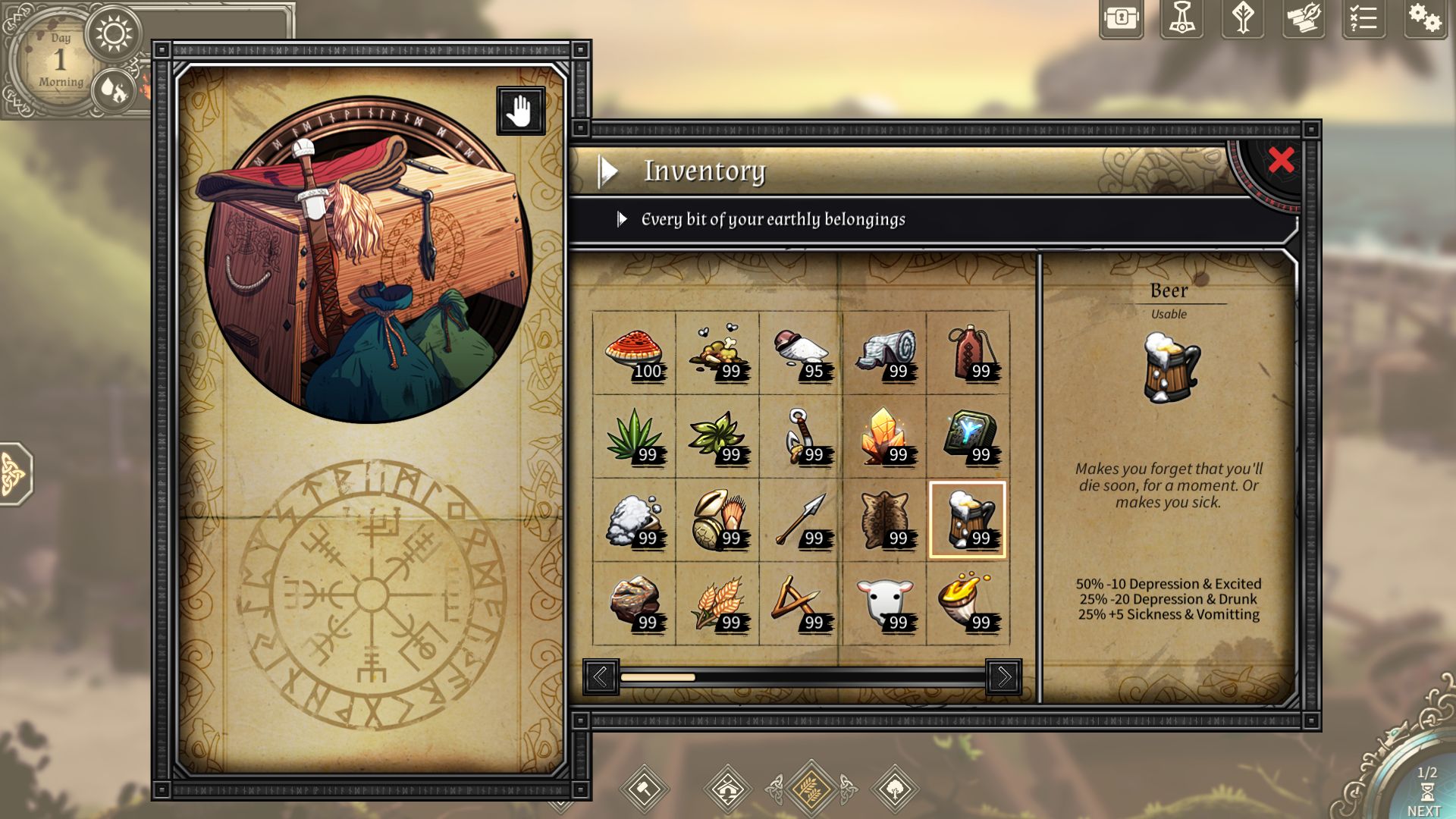Open the Celtic knot side tab
Screen dimensions: 1456x819
click(x=14, y=474)
